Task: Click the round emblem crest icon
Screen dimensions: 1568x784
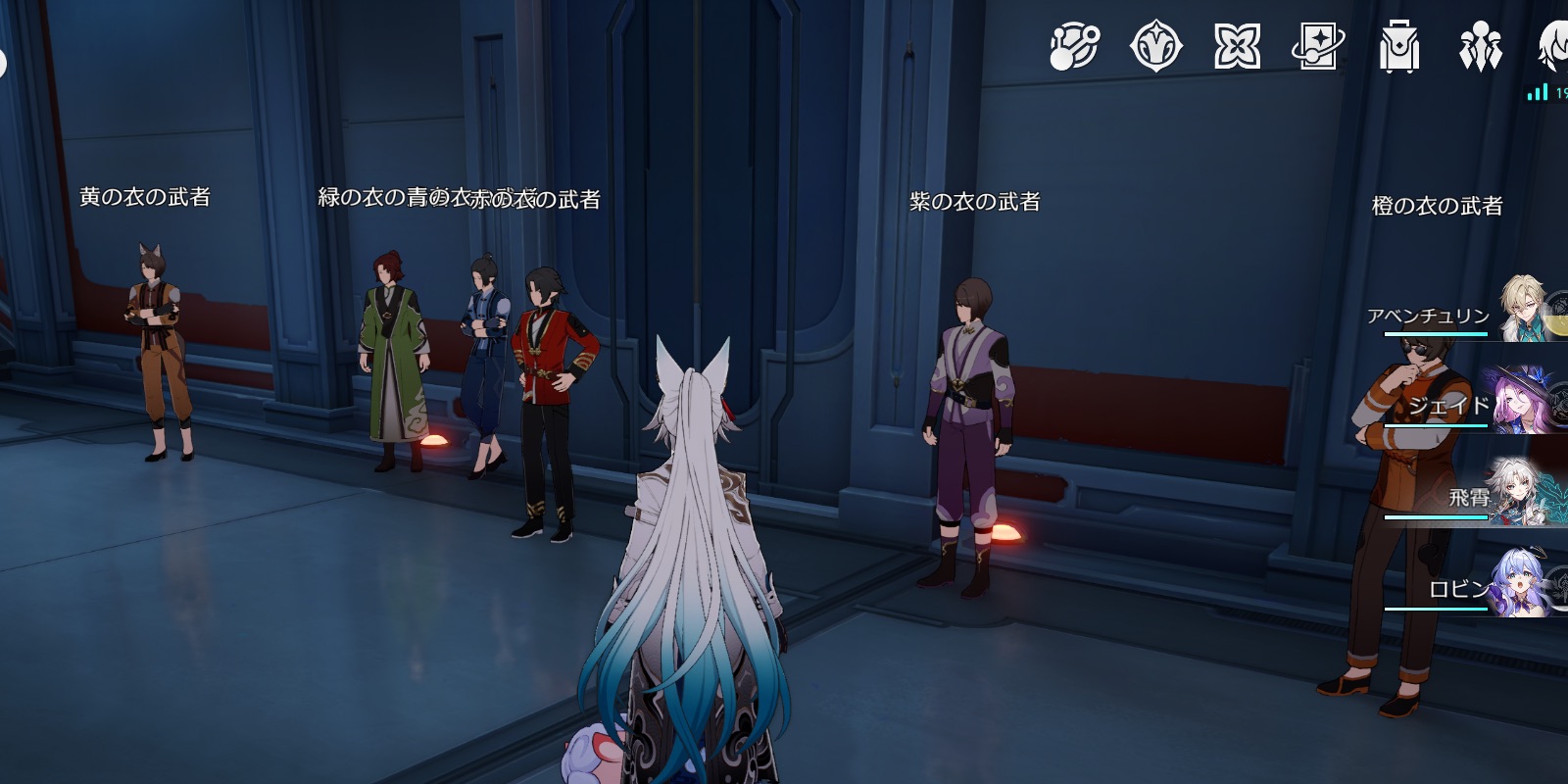Action: tap(1156, 44)
